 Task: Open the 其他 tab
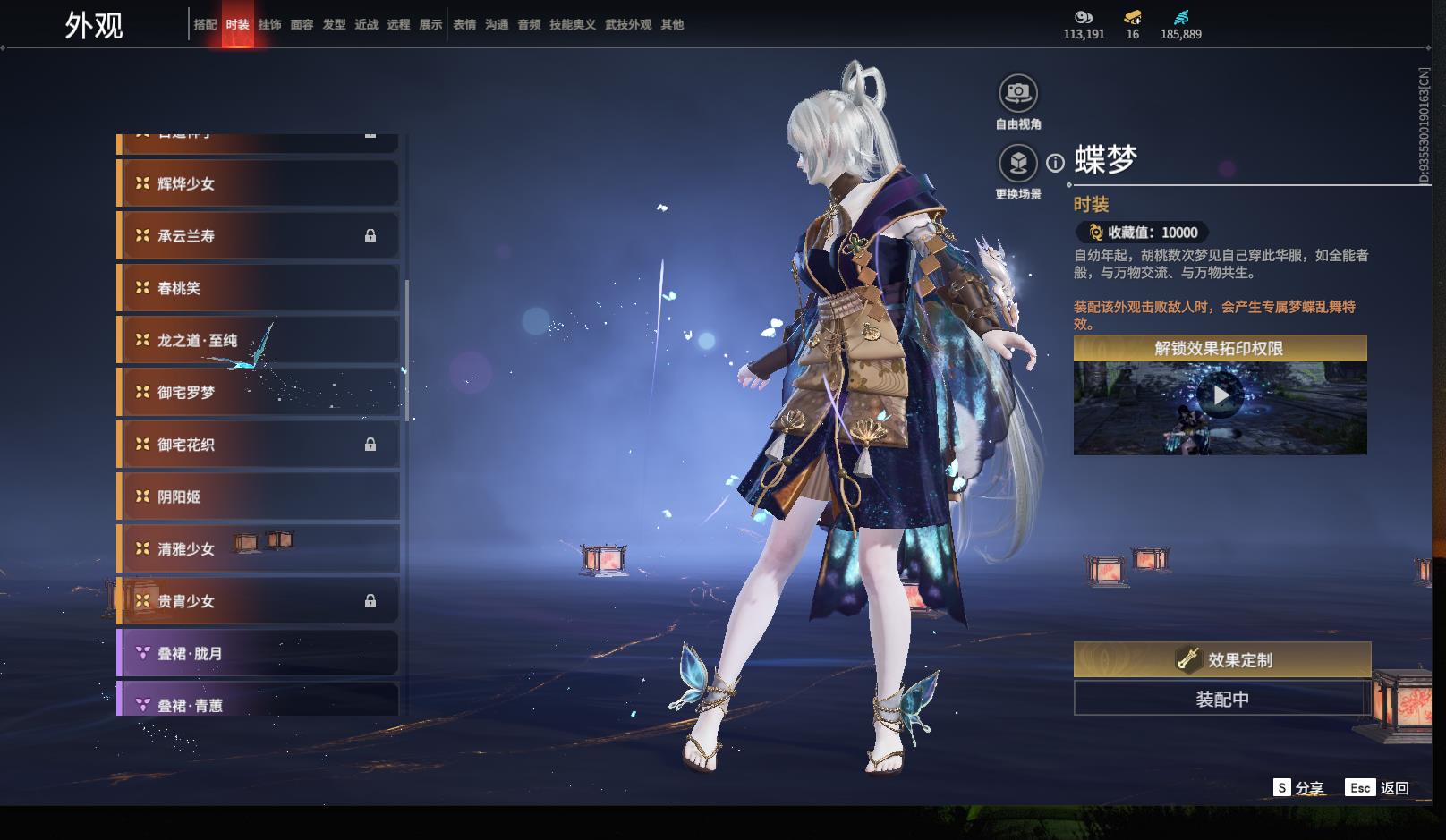[x=671, y=25]
